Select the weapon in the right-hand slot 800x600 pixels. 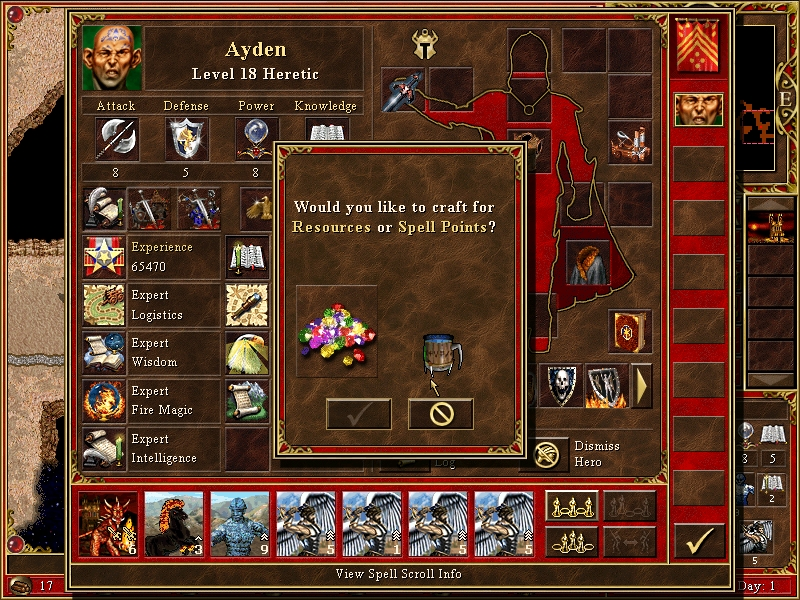click(x=404, y=87)
